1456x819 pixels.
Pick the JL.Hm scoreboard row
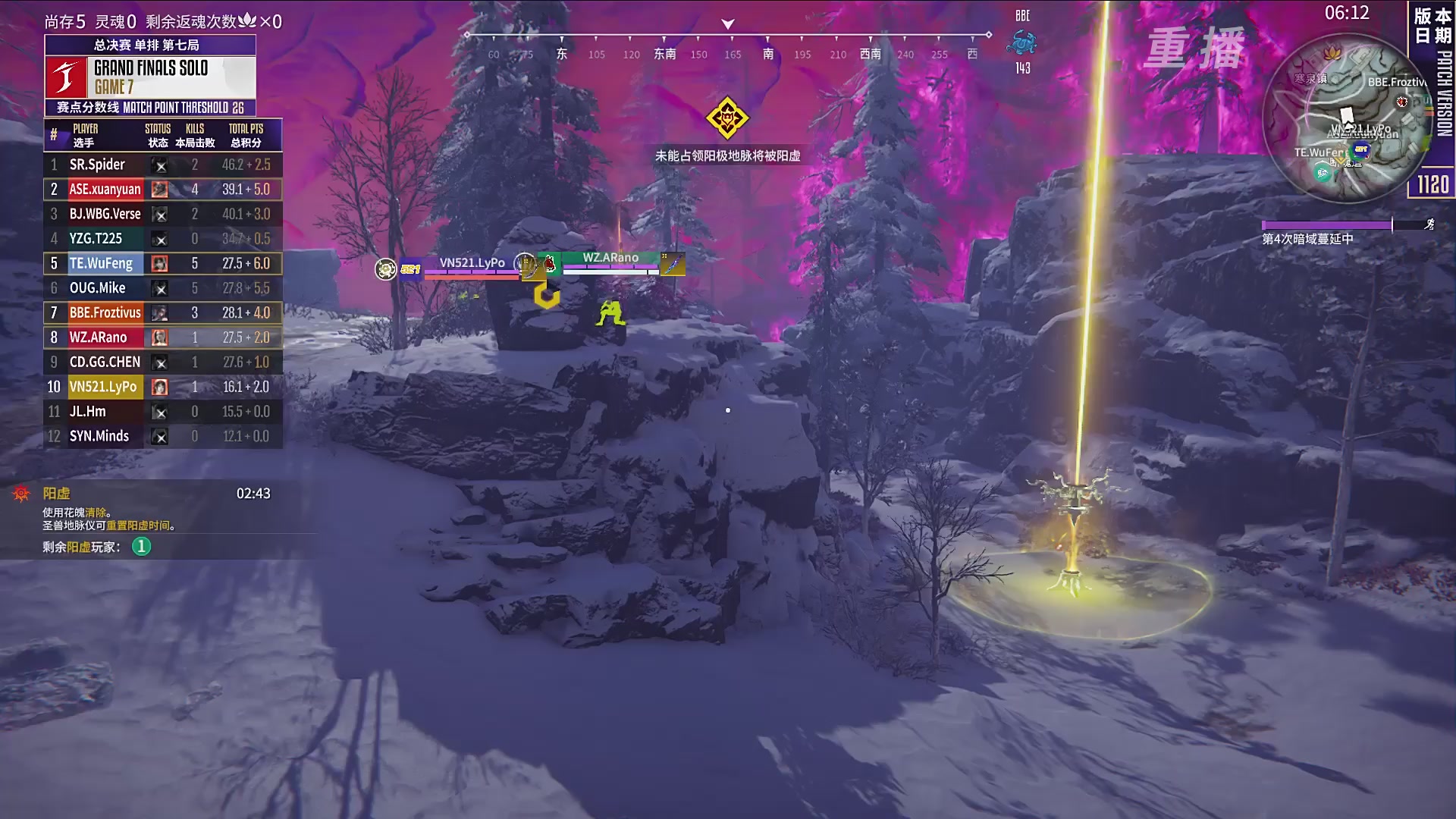click(163, 412)
